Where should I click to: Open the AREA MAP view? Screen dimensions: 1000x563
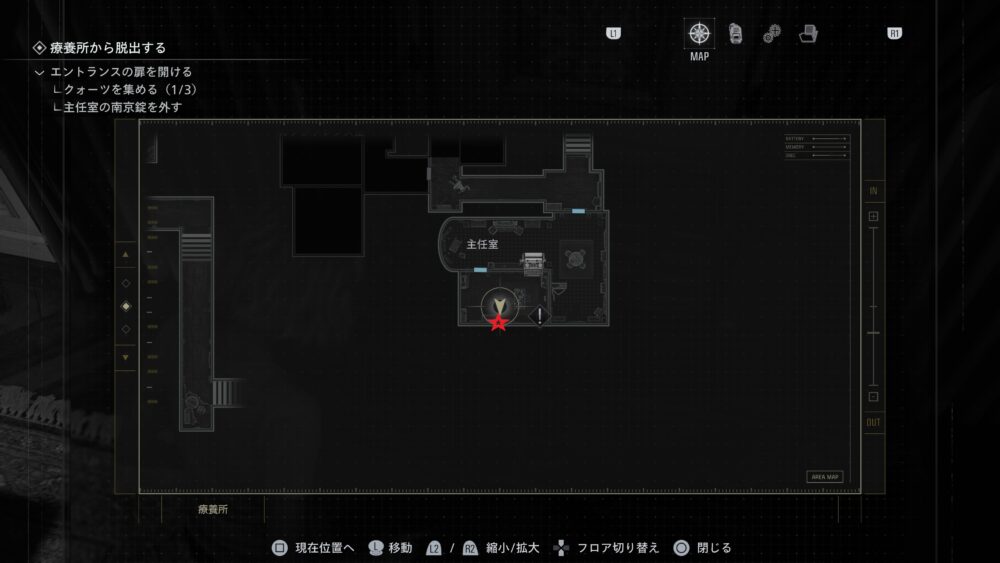point(824,477)
